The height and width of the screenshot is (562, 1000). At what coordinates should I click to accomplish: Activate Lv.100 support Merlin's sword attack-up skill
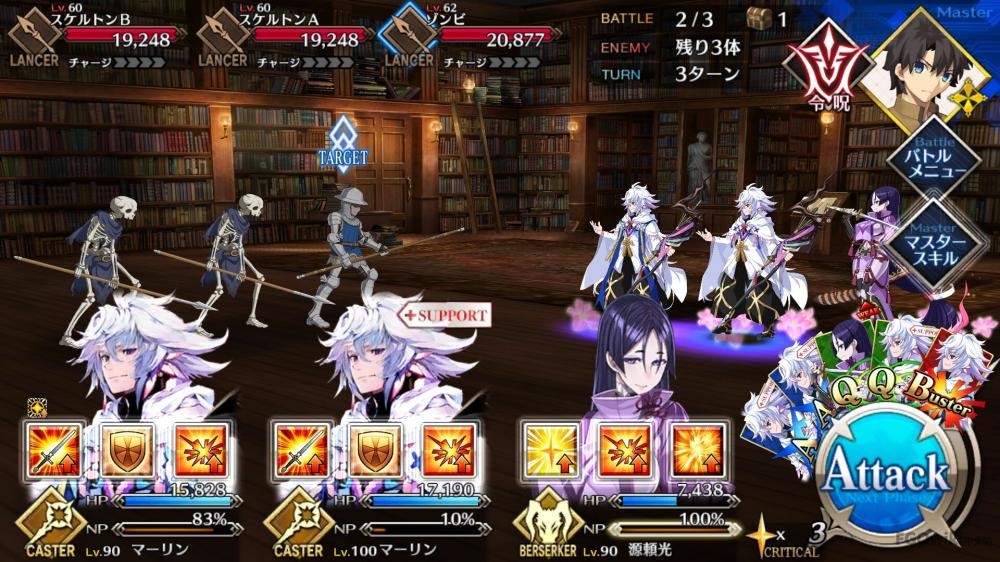click(300, 448)
